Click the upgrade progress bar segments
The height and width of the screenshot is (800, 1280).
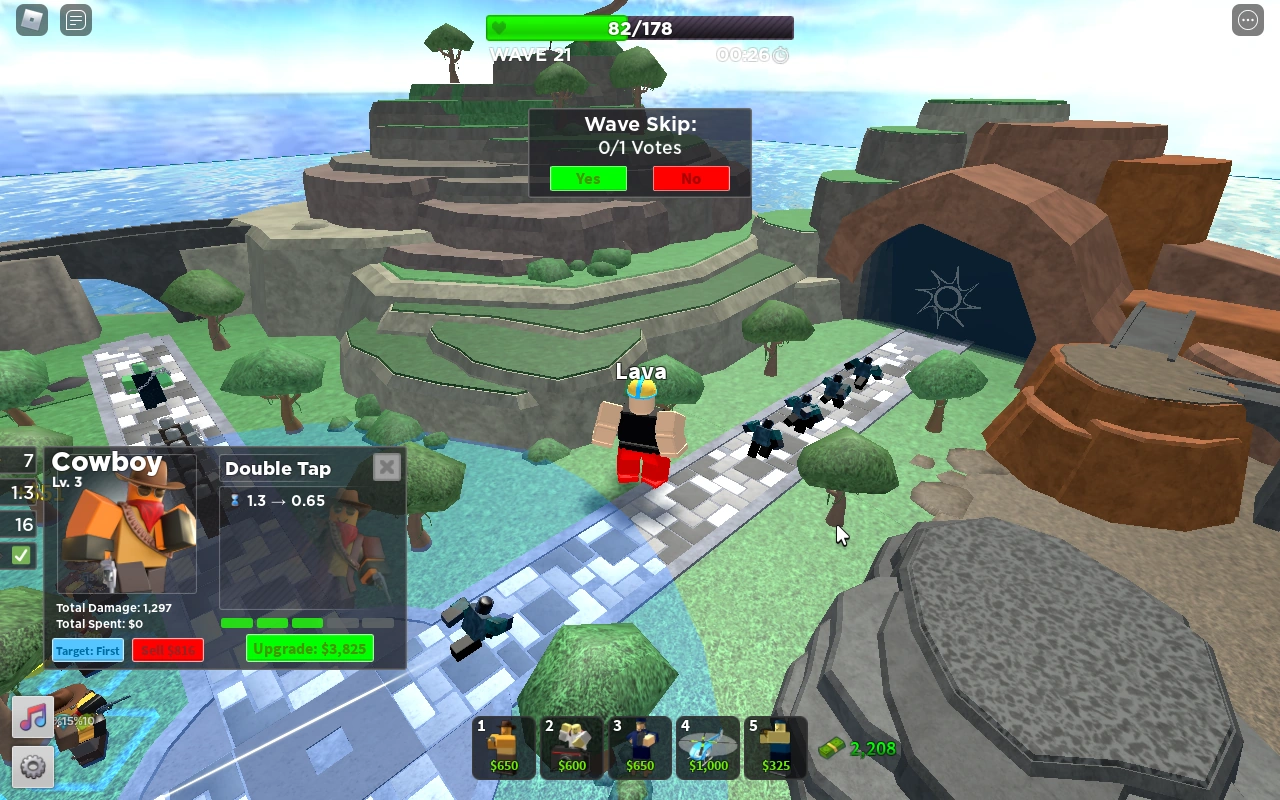tap(310, 622)
